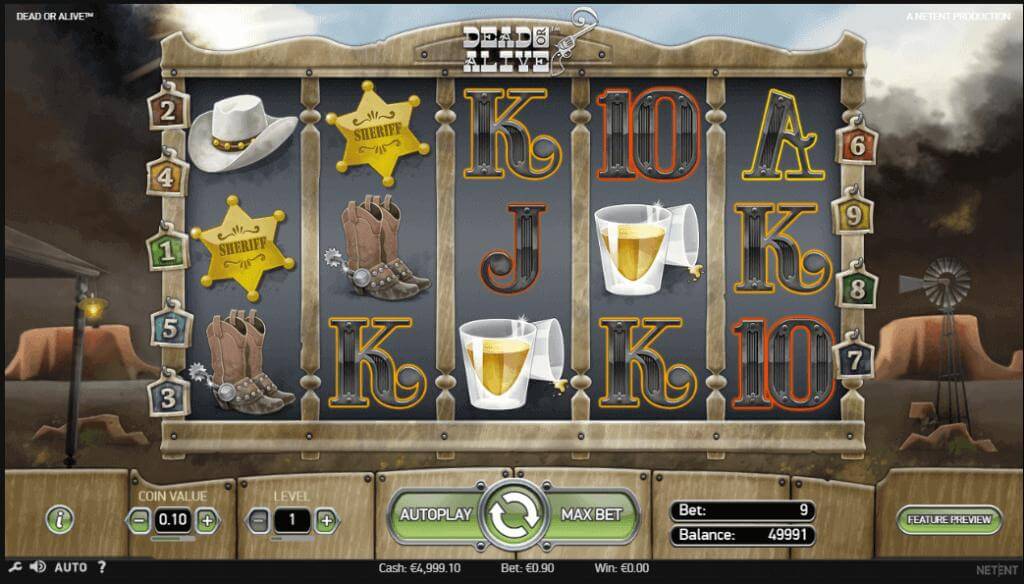Select payline marker number 6
Image resolution: width=1024 pixels, height=584 pixels.
pyautogui.click(x=857, y=145)
